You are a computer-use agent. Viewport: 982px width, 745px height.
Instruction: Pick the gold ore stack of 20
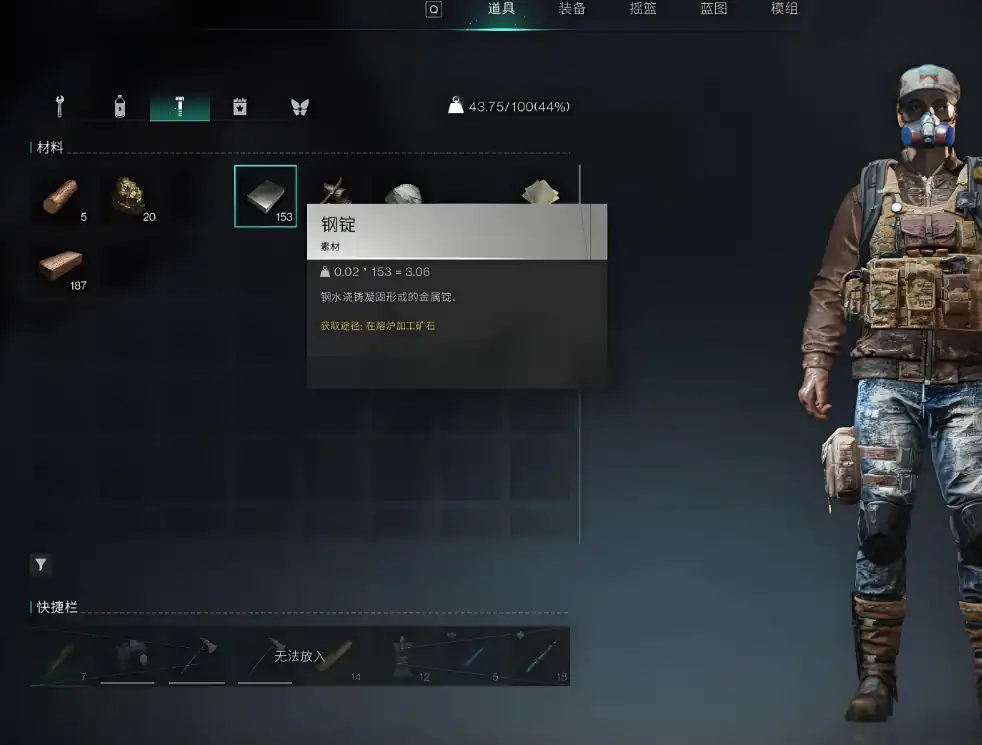click(129, 197)
